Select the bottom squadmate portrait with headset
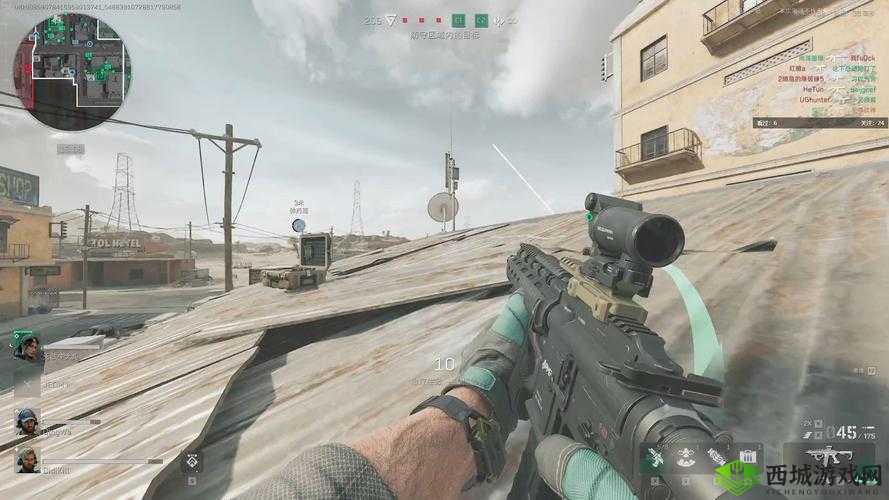The height and width of the screenshot is (500, 889). pyautogui.click(x=27, y=459)
